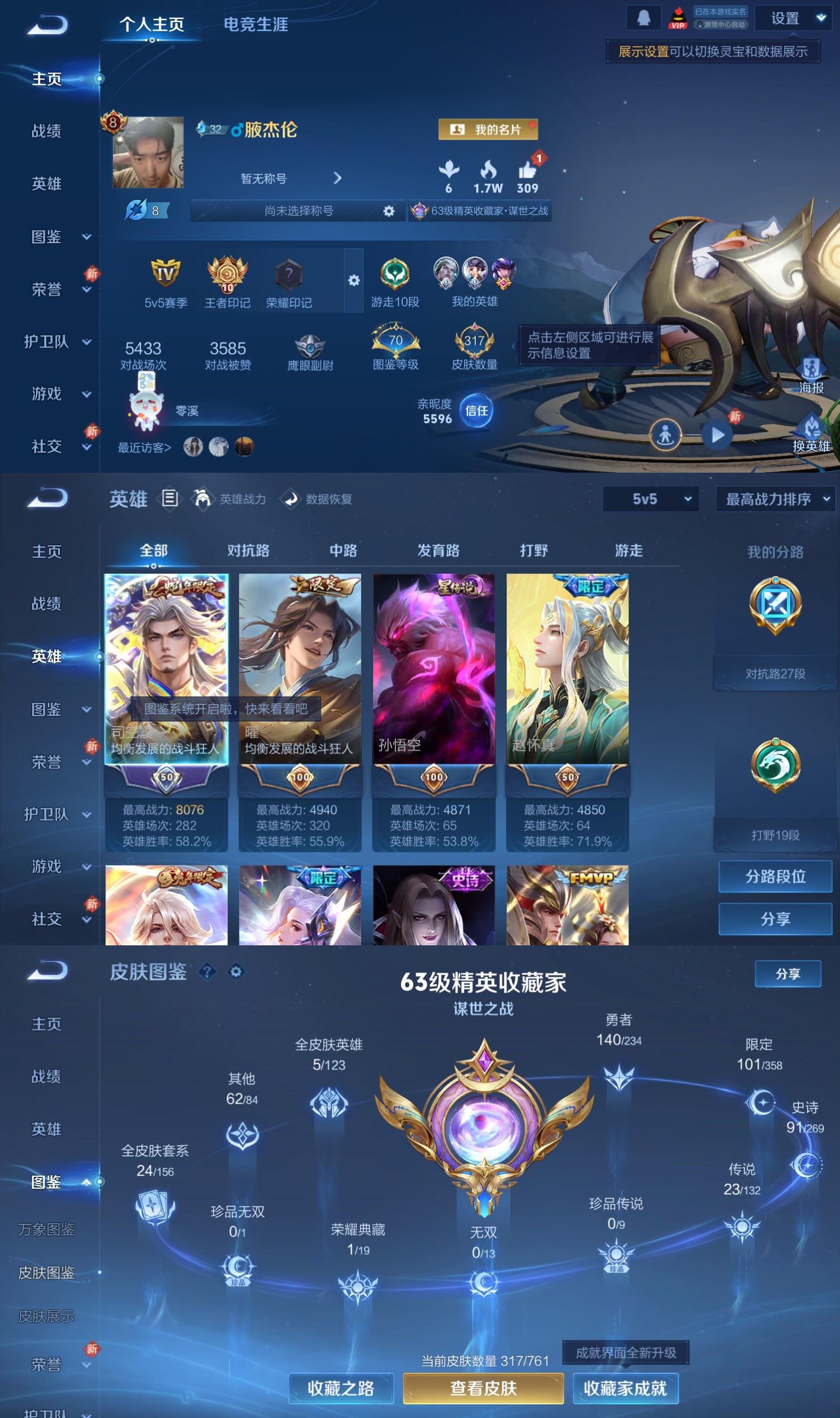This screenshot has width=840, height=1418.
Task: Switch to the 电竞生涯 tab
Action: click(x=256, y=25)
